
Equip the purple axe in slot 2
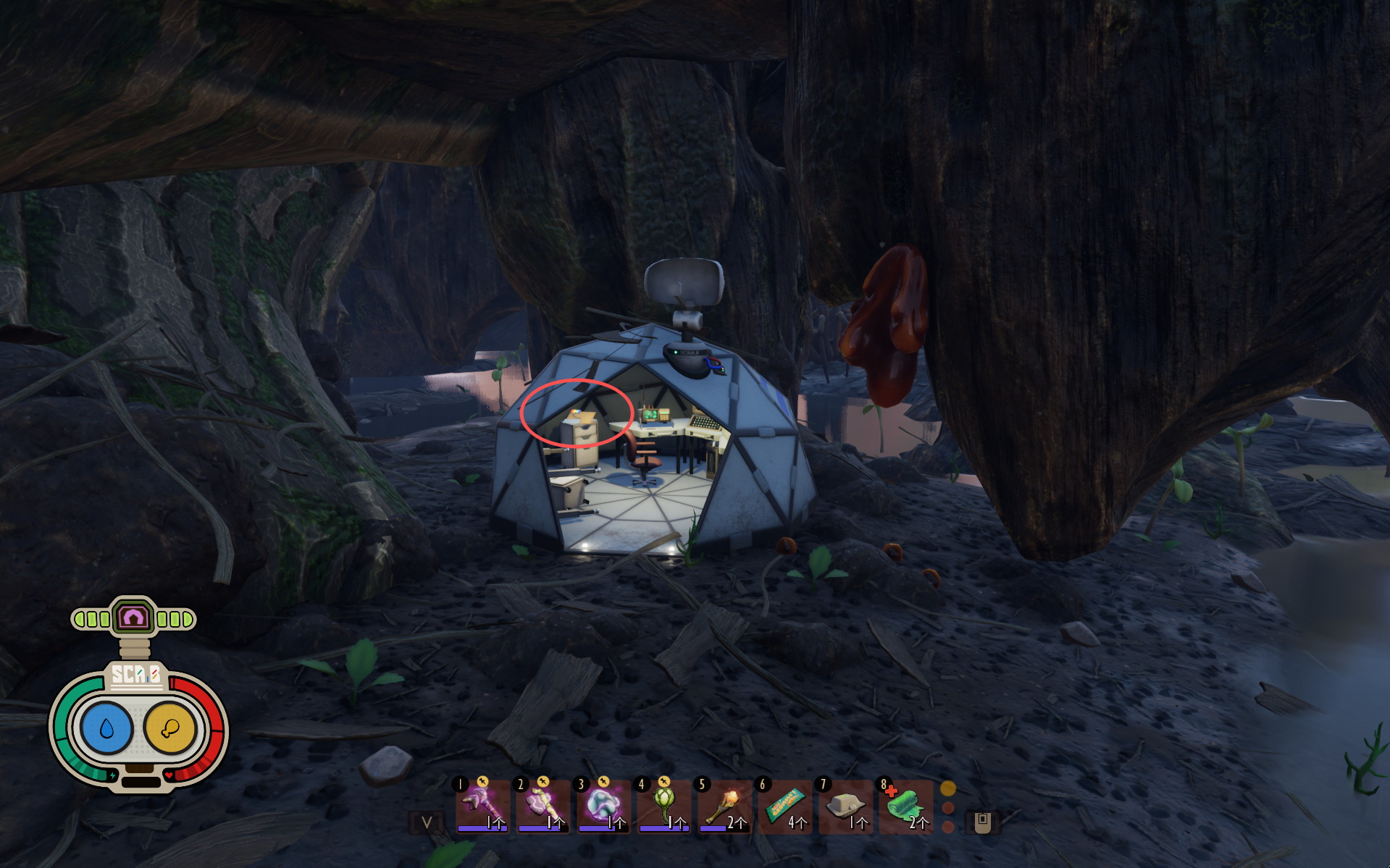(x=541, y=805)
